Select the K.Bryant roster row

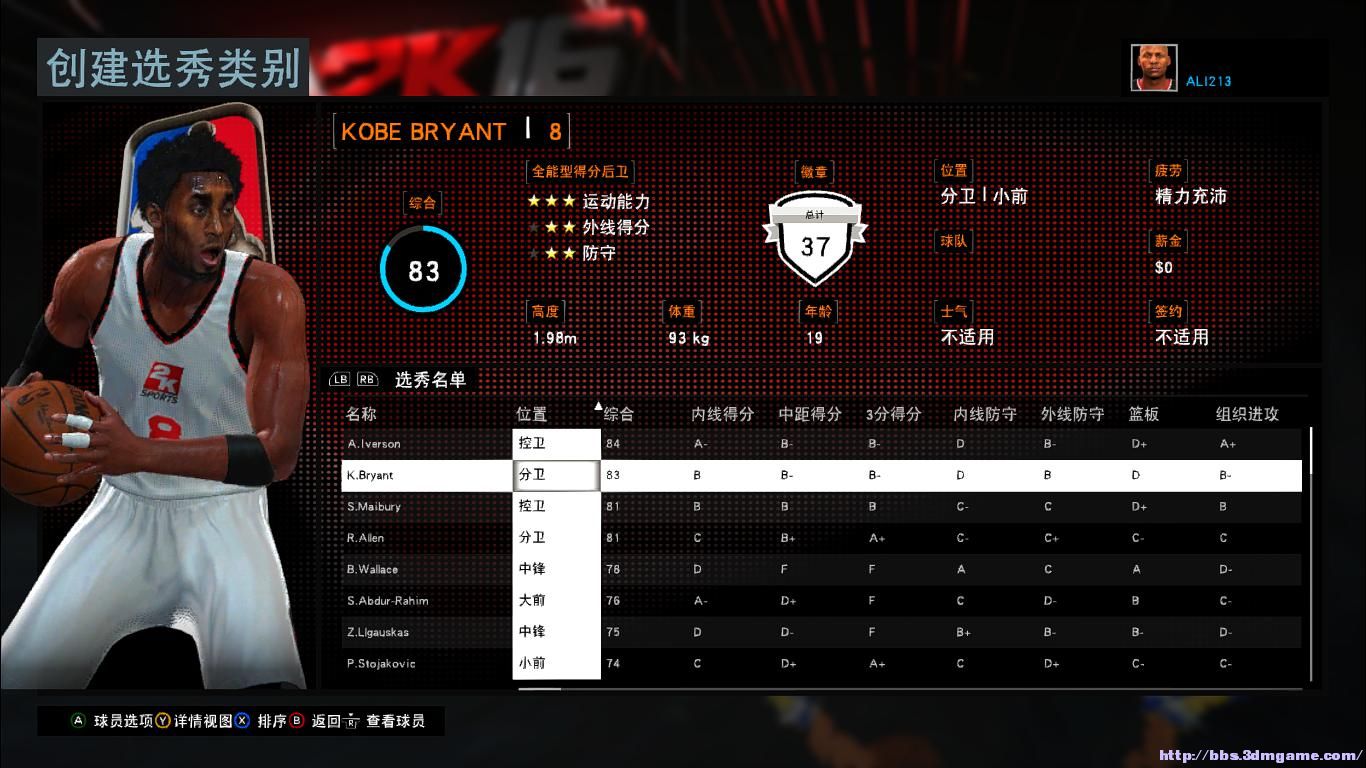tap(400, 475)
